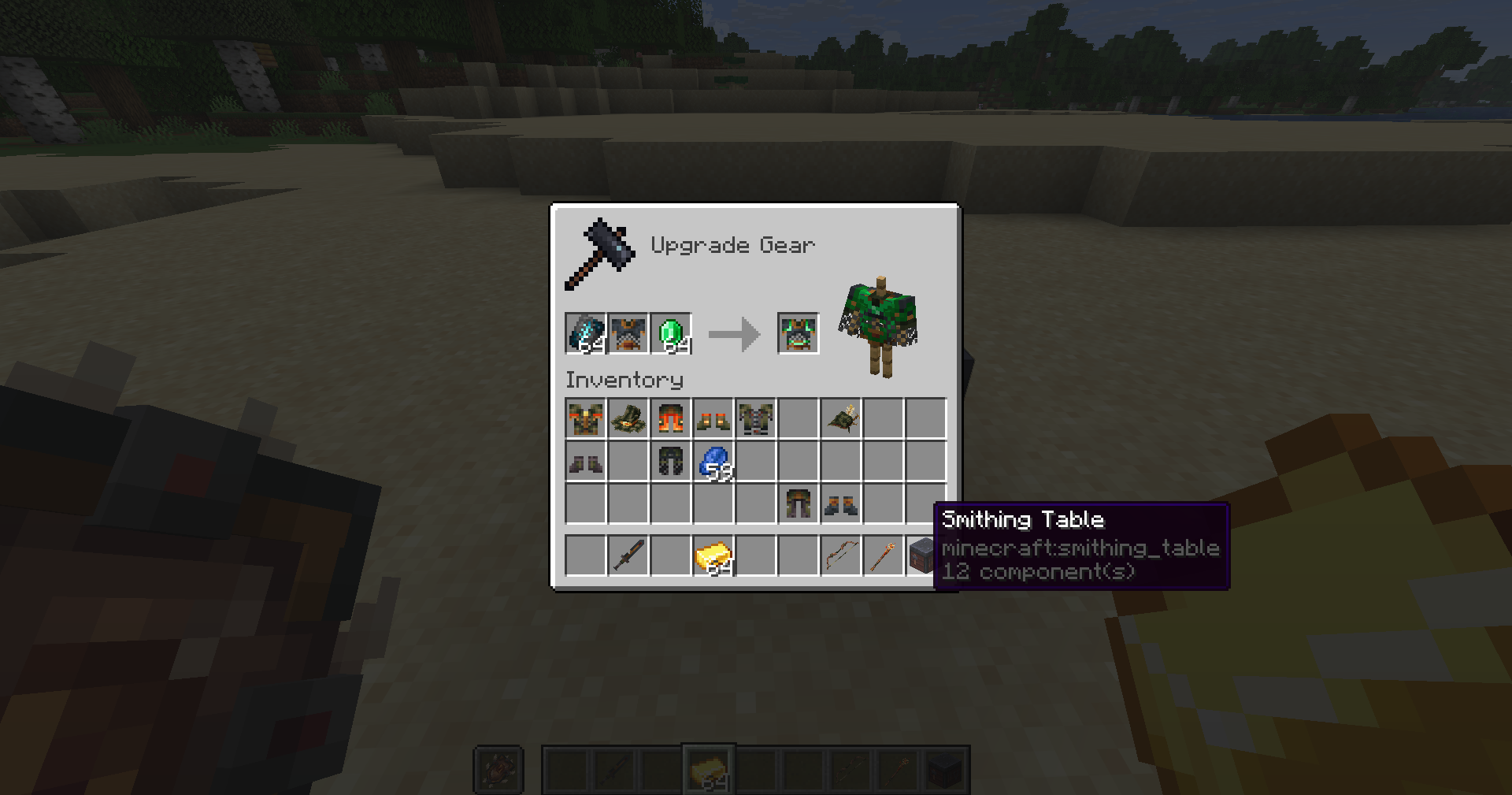Pick up the chainmail chestplate ingredient
Image resolution: width=1512 pixels, height=795 pixels.
click(x=628, y=333)
